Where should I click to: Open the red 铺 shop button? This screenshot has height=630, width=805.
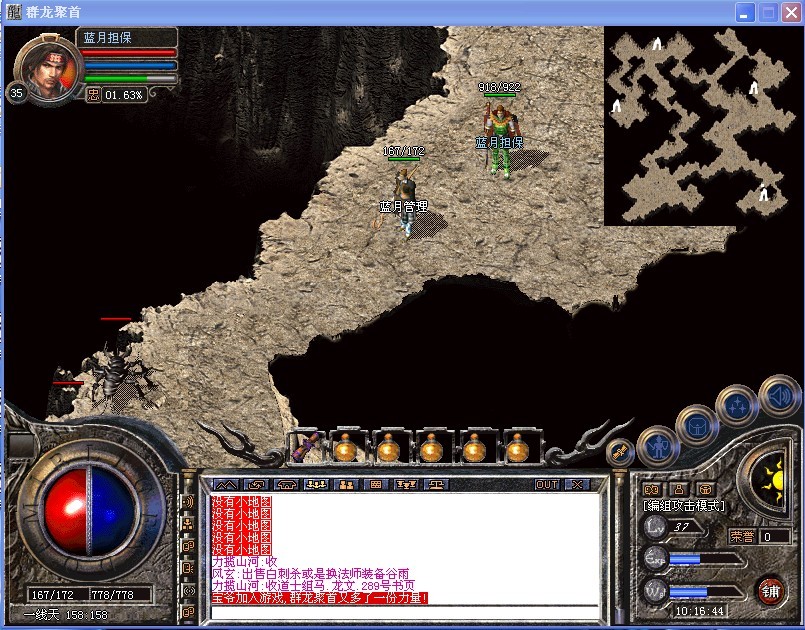click(x=771, y=590)
